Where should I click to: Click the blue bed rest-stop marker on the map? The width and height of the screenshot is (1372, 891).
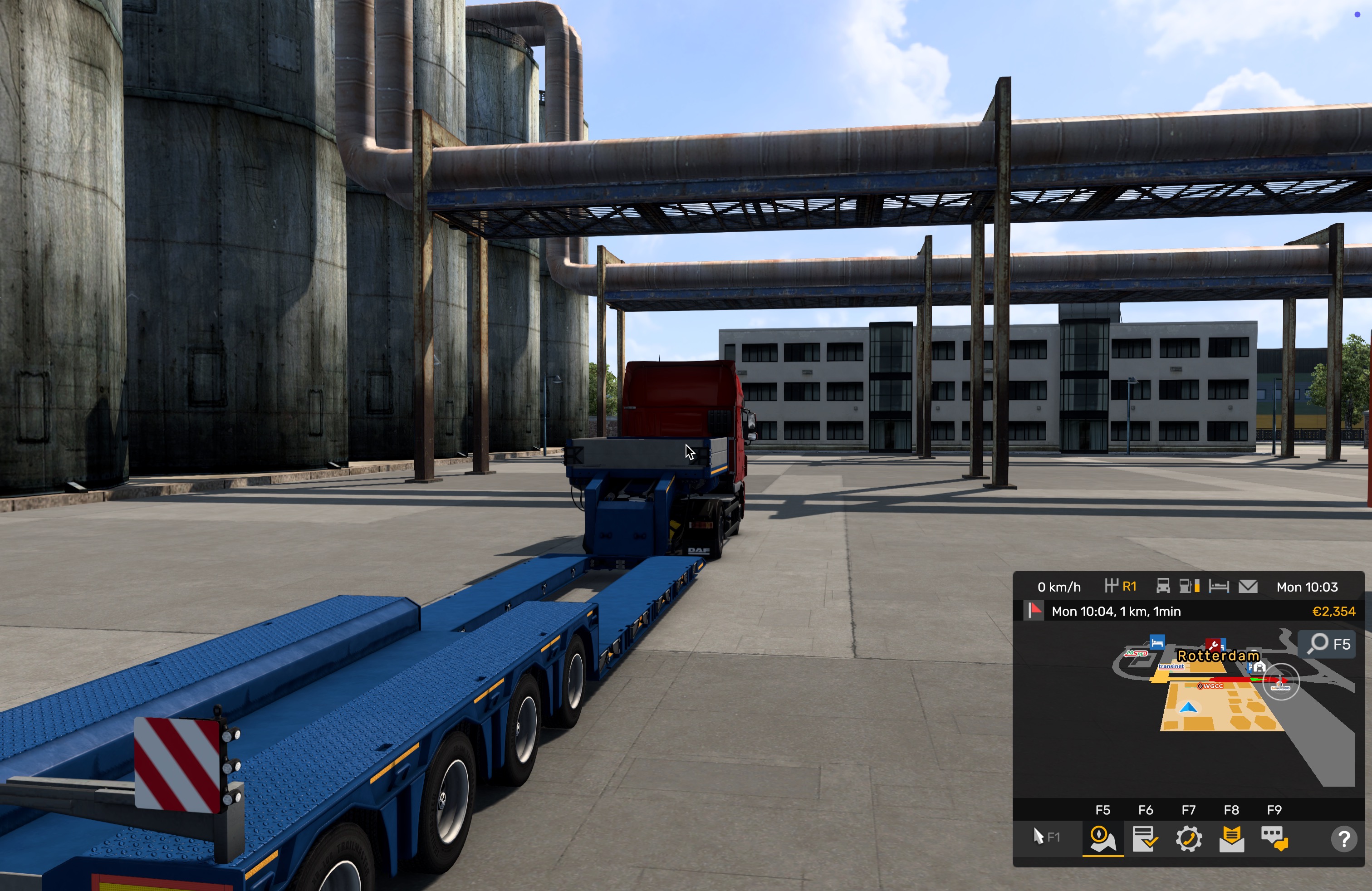[1157, 641]
